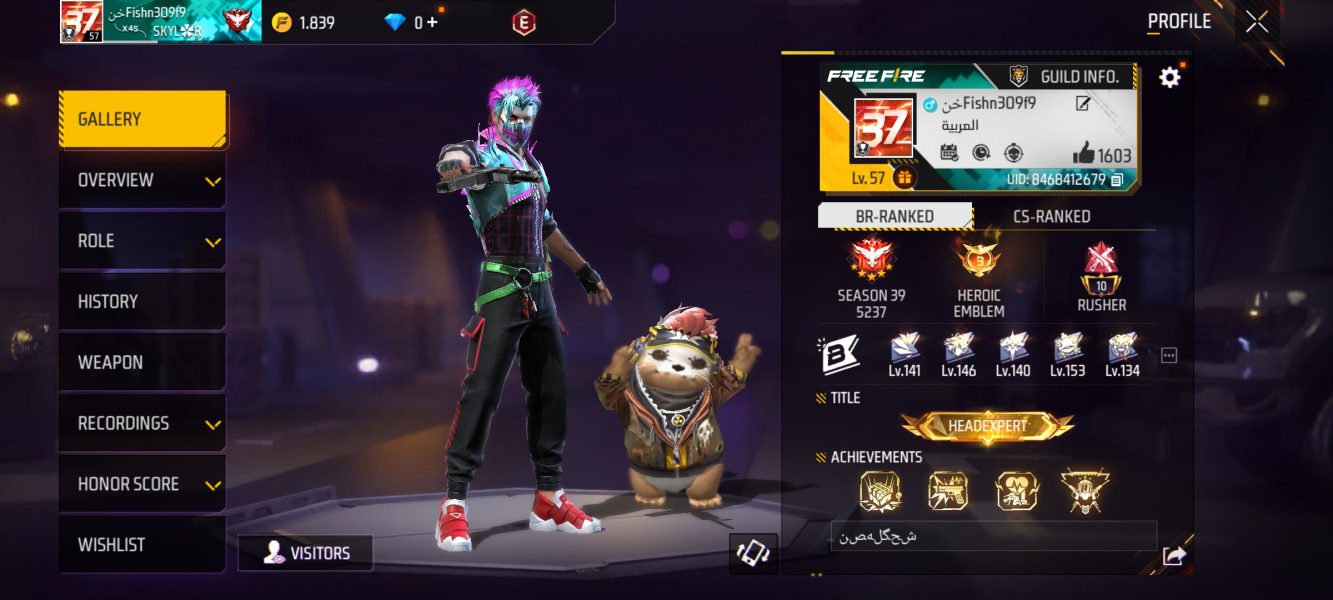This screenshot has height=600, width=1333.
Task: View the Honor Score section
Action: (142, 484)
